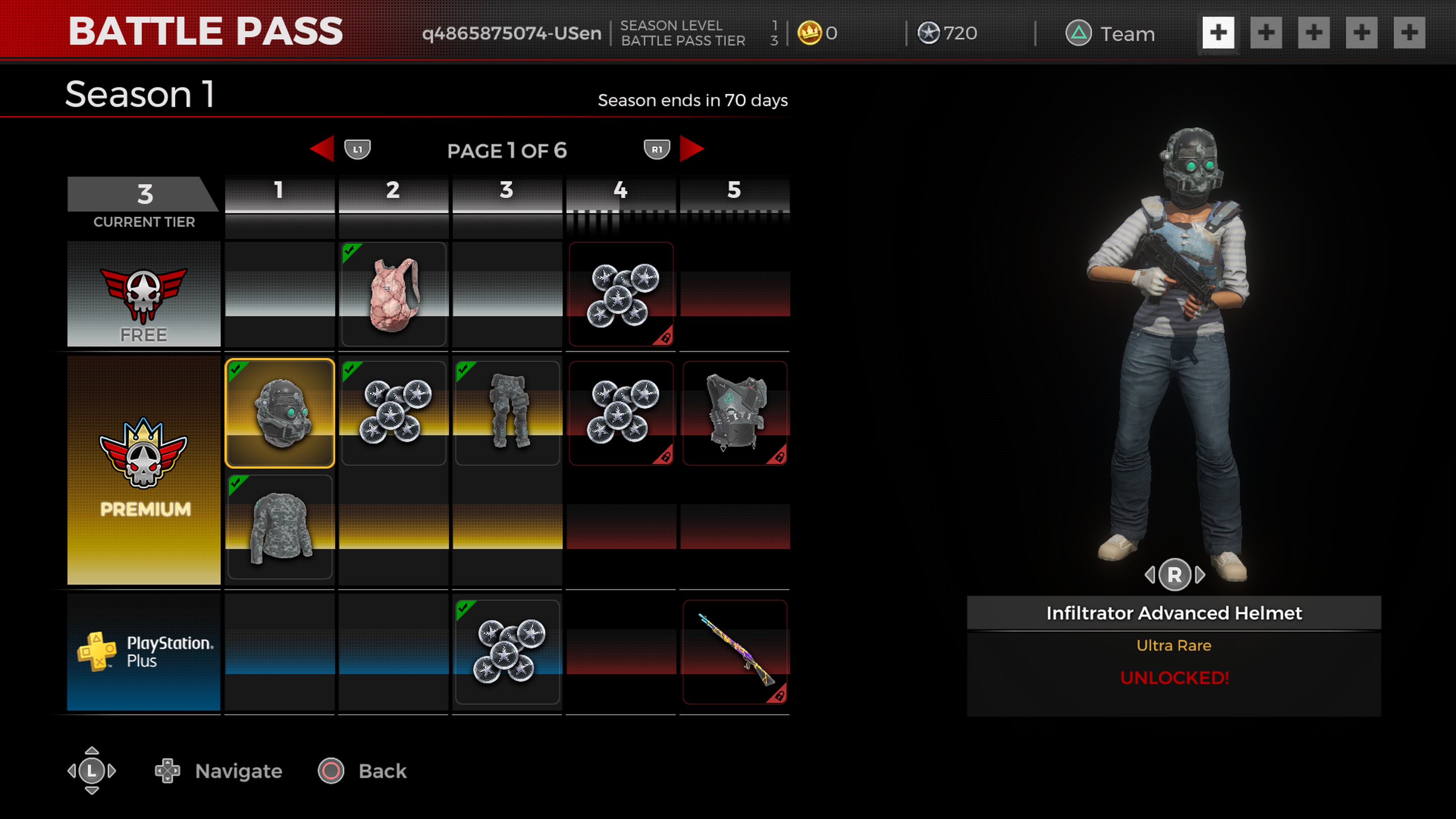Go to the next battle pass page
This screenshot has width=1456, height=819.
tap(691, 149)
